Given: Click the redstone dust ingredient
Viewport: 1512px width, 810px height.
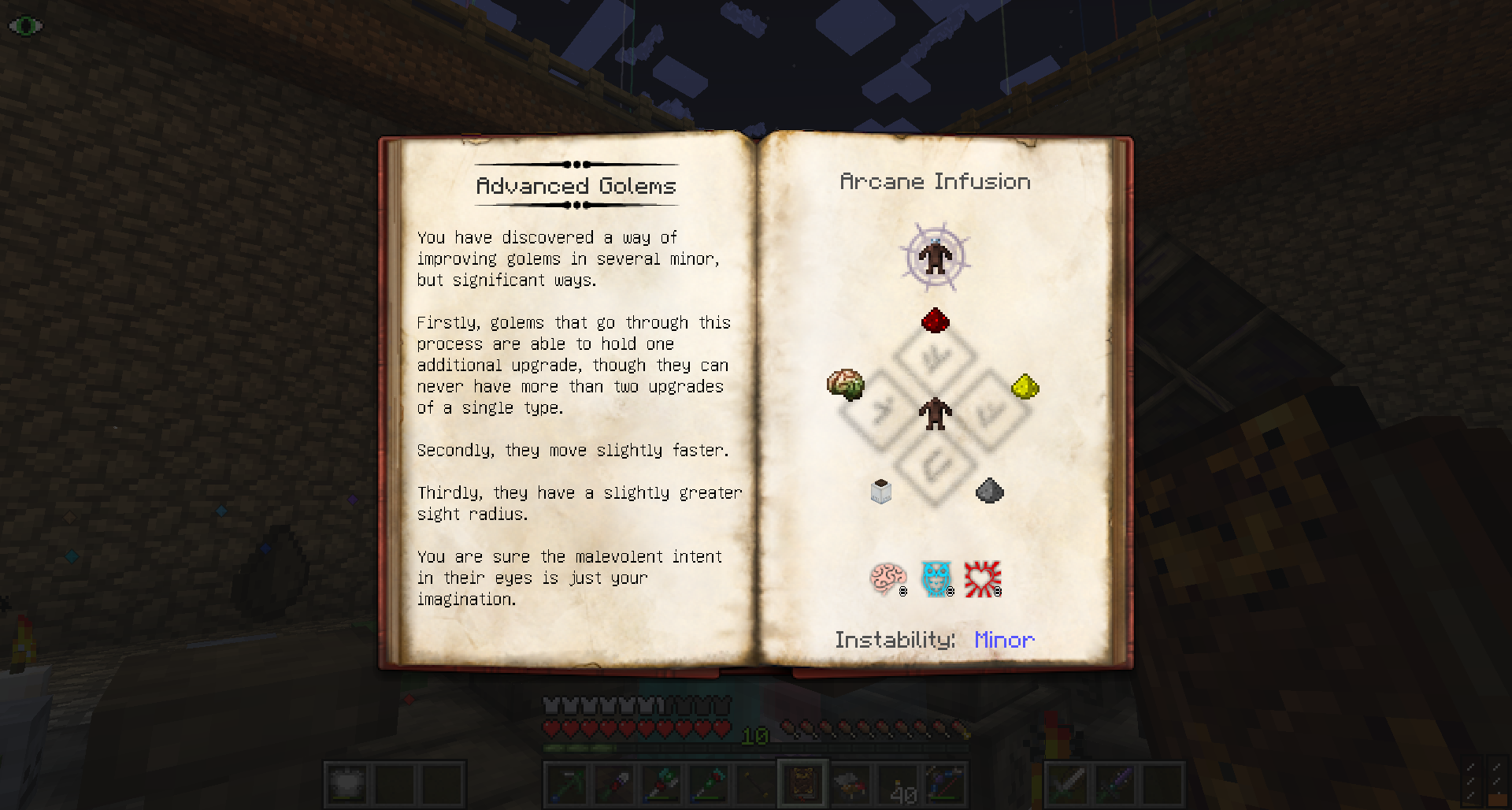Looking at the screenshot, I should pos(935,321).
